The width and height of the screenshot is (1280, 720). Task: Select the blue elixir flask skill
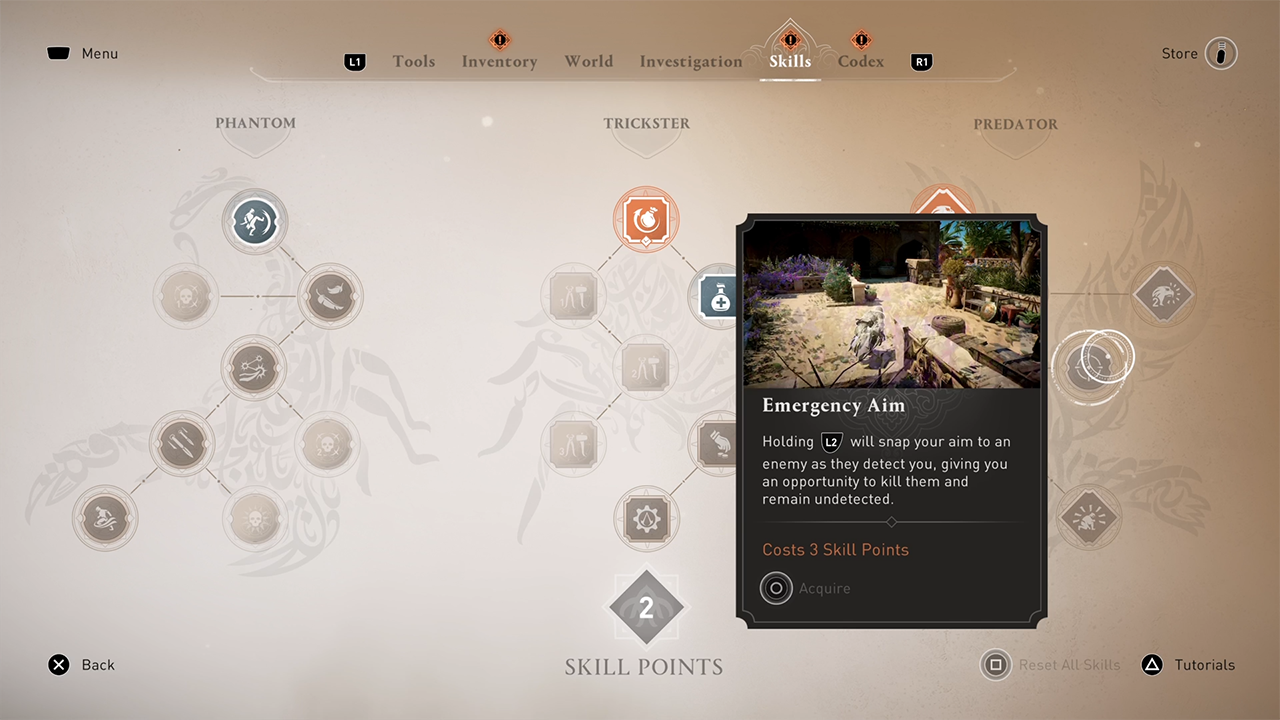[x=717, y=297]
